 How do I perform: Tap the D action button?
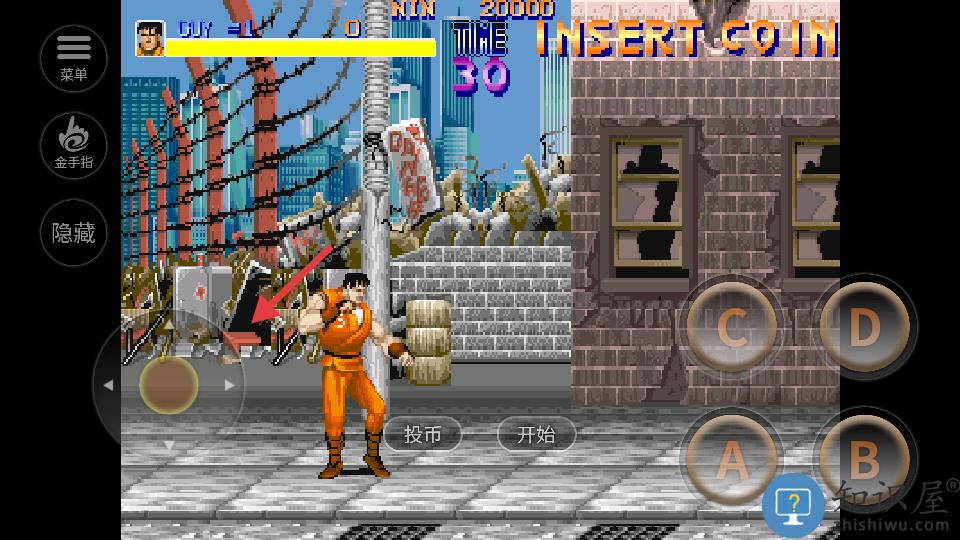point(862,326)
